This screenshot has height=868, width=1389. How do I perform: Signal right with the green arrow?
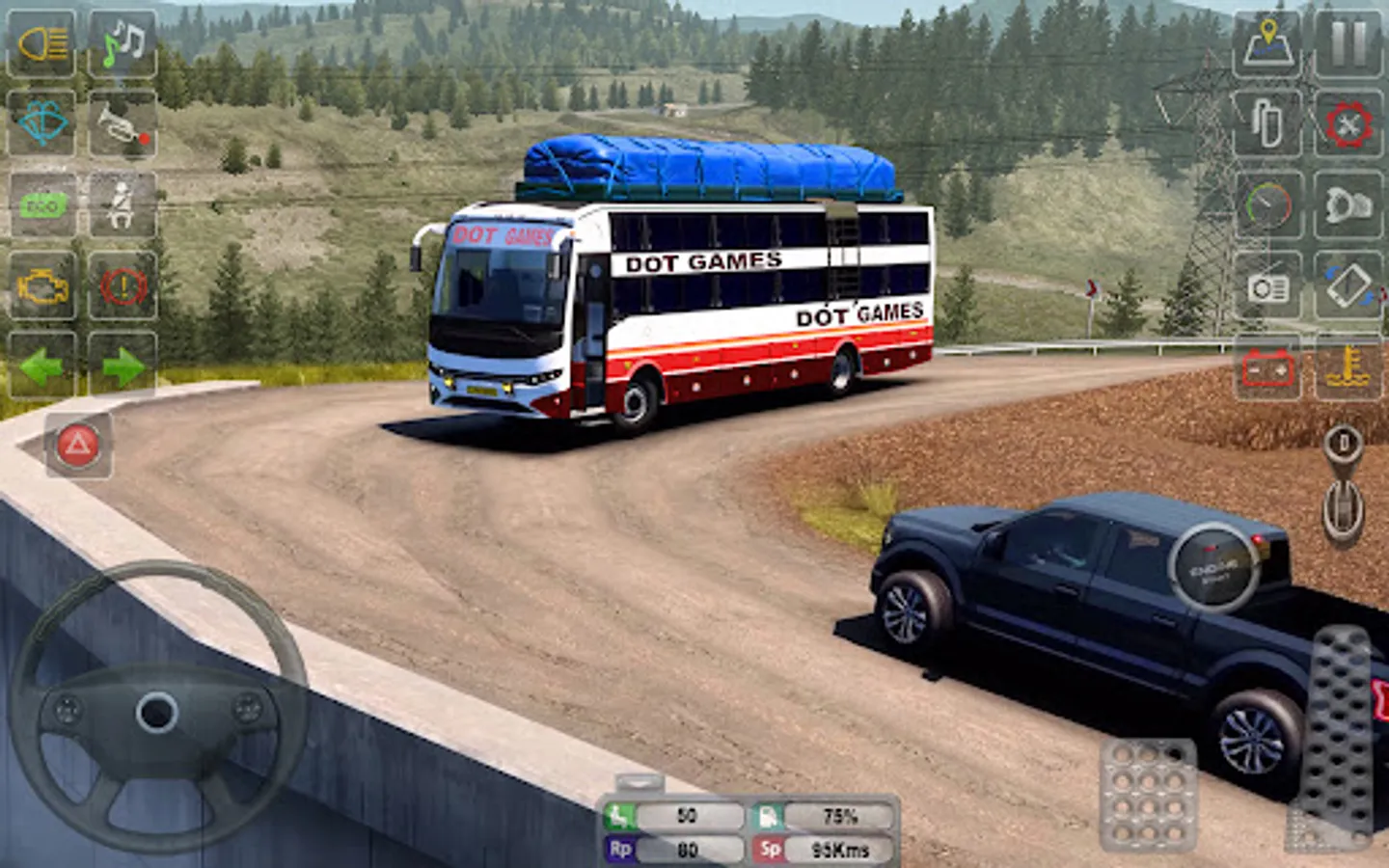click(123, 366)
